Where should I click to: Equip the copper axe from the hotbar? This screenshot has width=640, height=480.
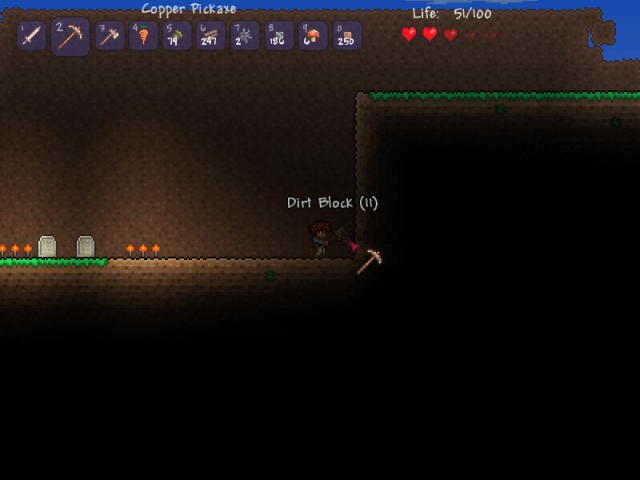click(109, 36)
